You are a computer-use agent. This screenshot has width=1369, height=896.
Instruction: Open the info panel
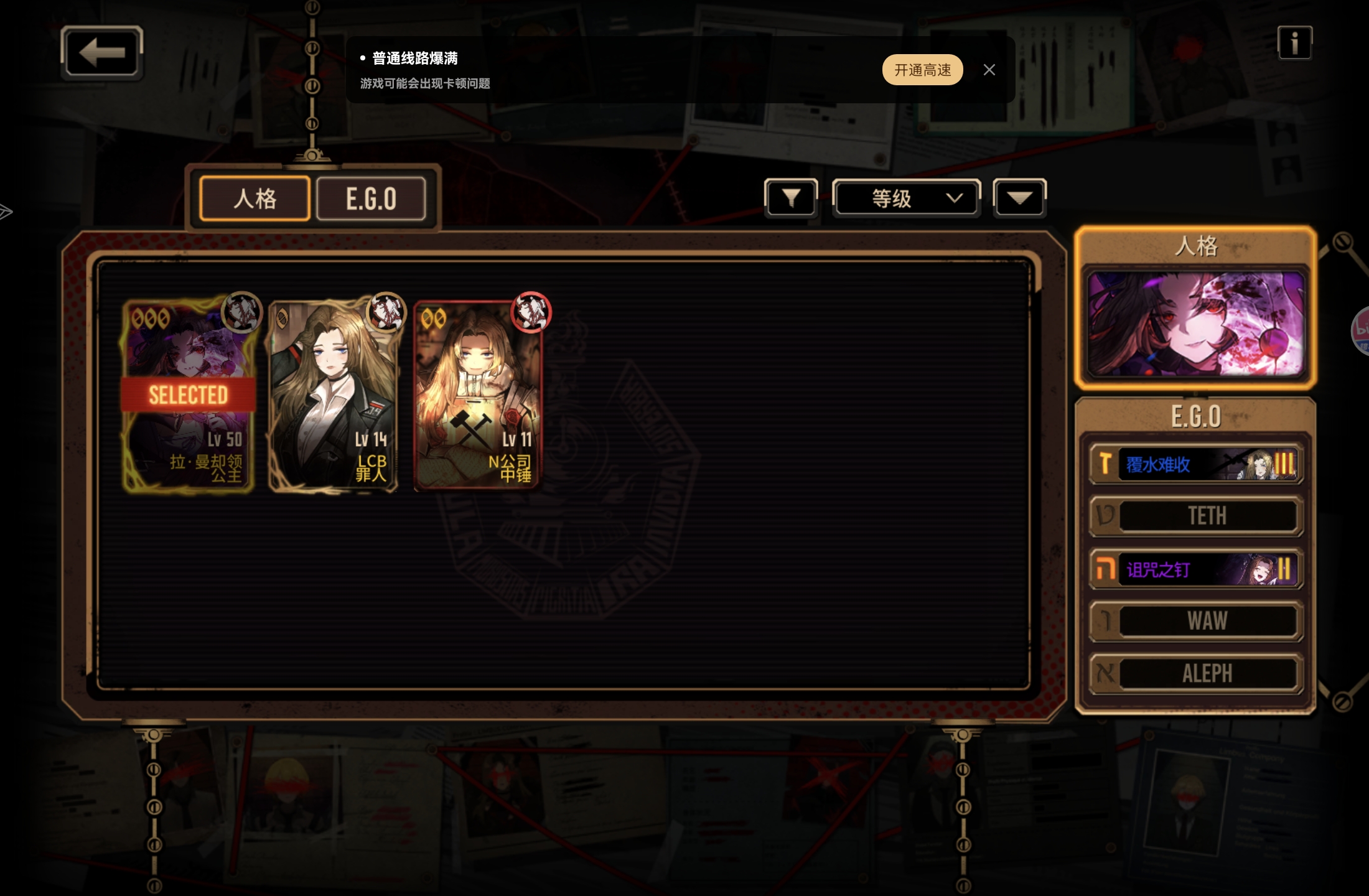(x=1294, y=43)
